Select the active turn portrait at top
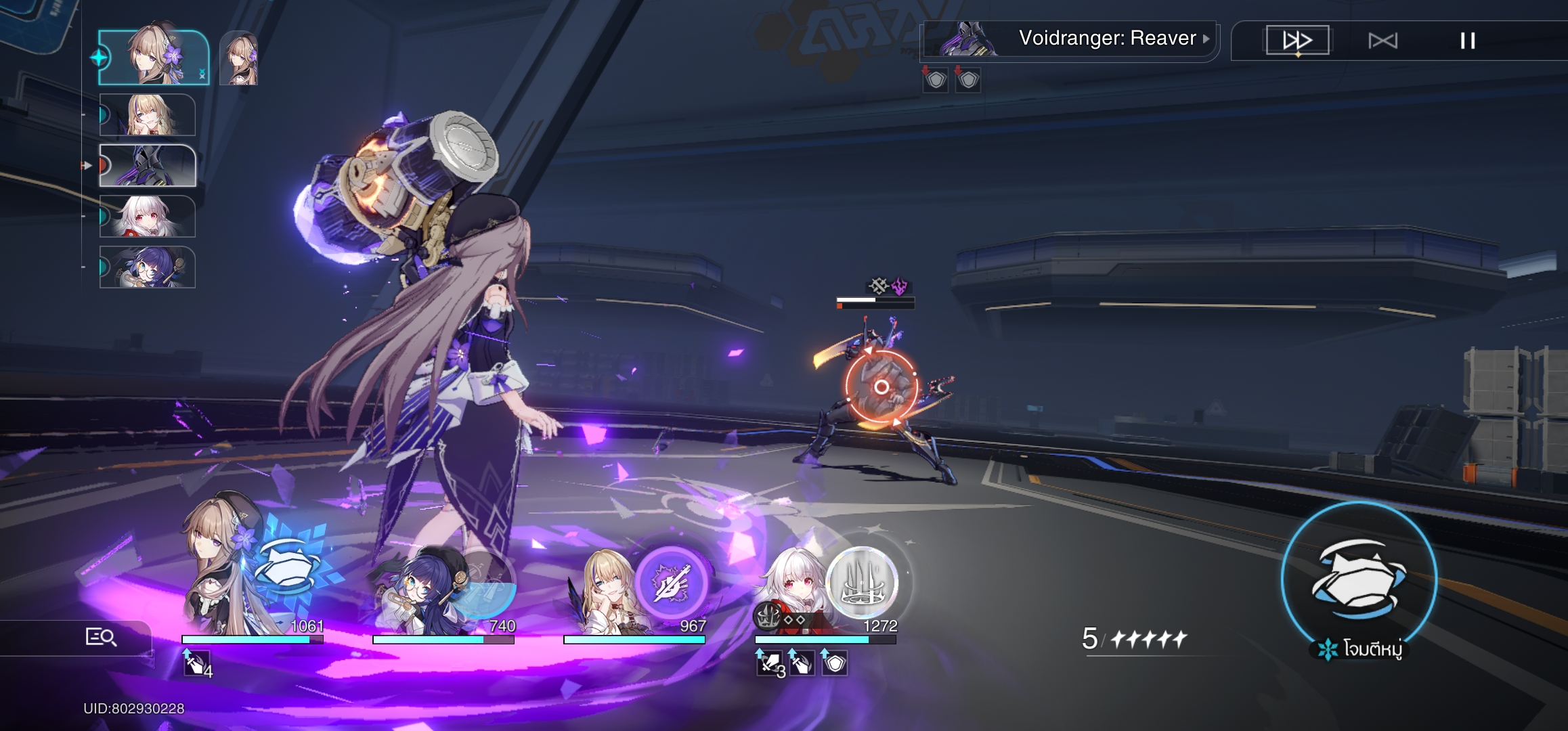This screenshot has height=731, width=1568. [154, 58]
